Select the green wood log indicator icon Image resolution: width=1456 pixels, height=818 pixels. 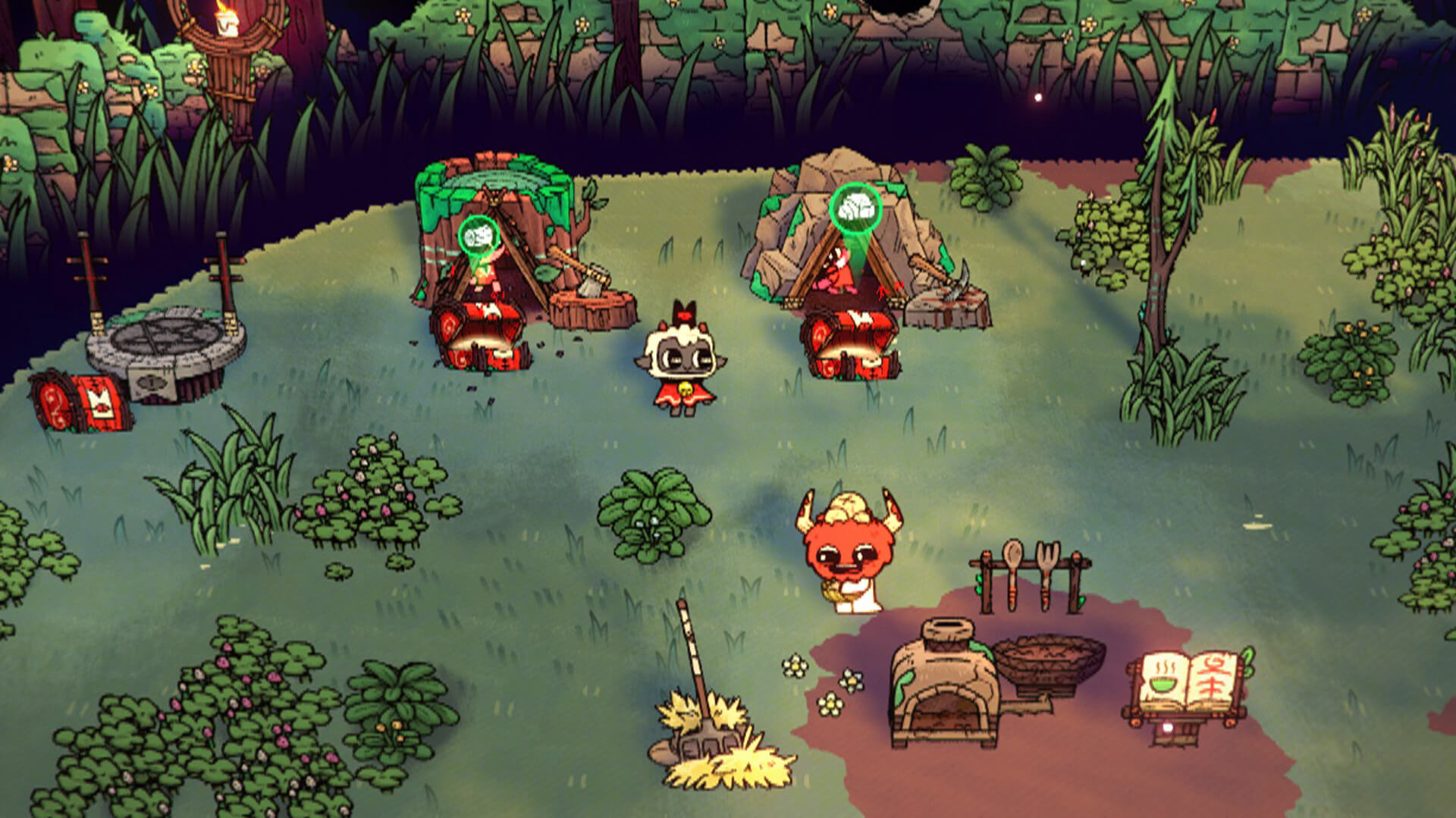[x=479, y=238]
